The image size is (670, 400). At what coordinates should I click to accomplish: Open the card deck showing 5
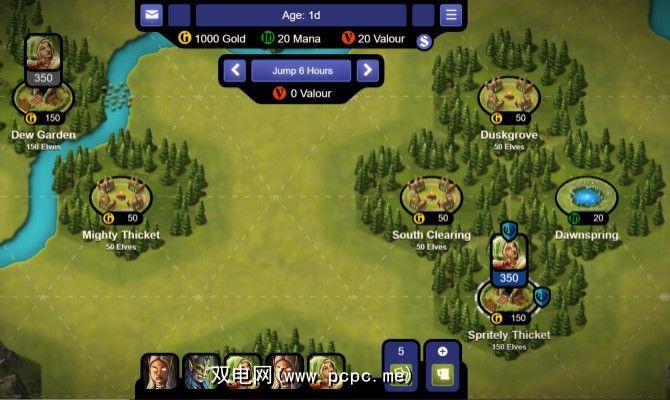click(x=402, y=366)
